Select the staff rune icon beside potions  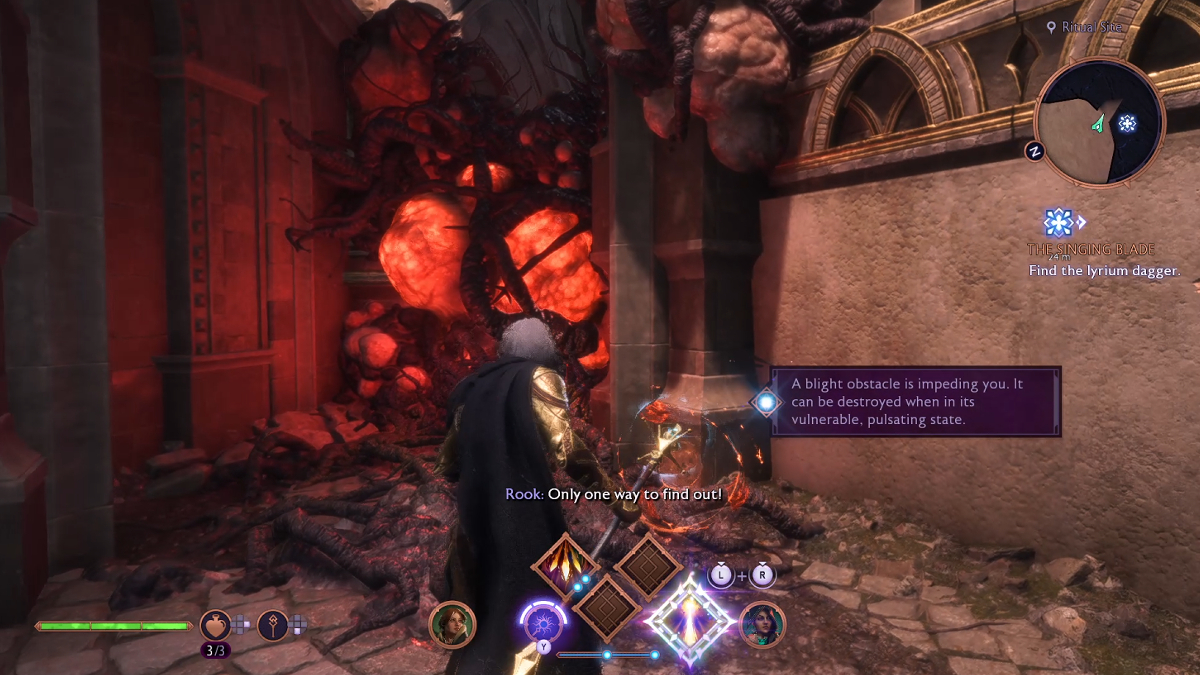[x=273, y=625]
